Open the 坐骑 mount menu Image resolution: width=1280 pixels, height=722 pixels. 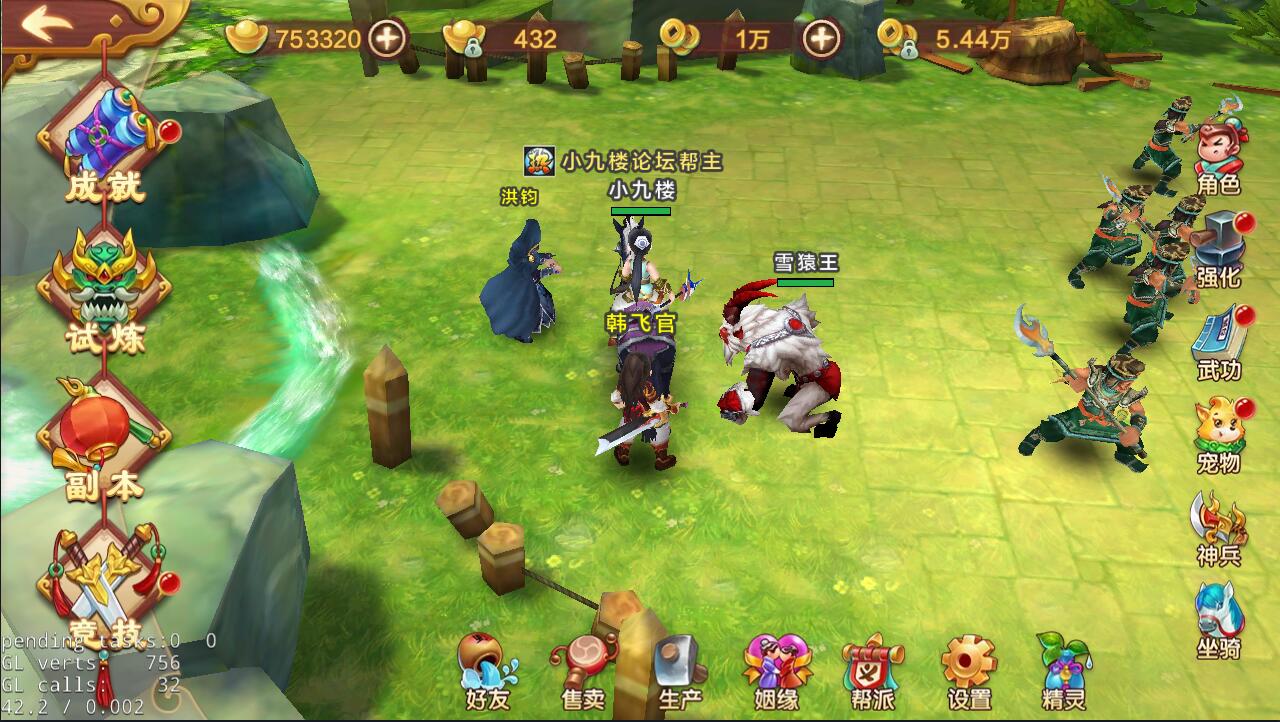[x=1219, y=620]
